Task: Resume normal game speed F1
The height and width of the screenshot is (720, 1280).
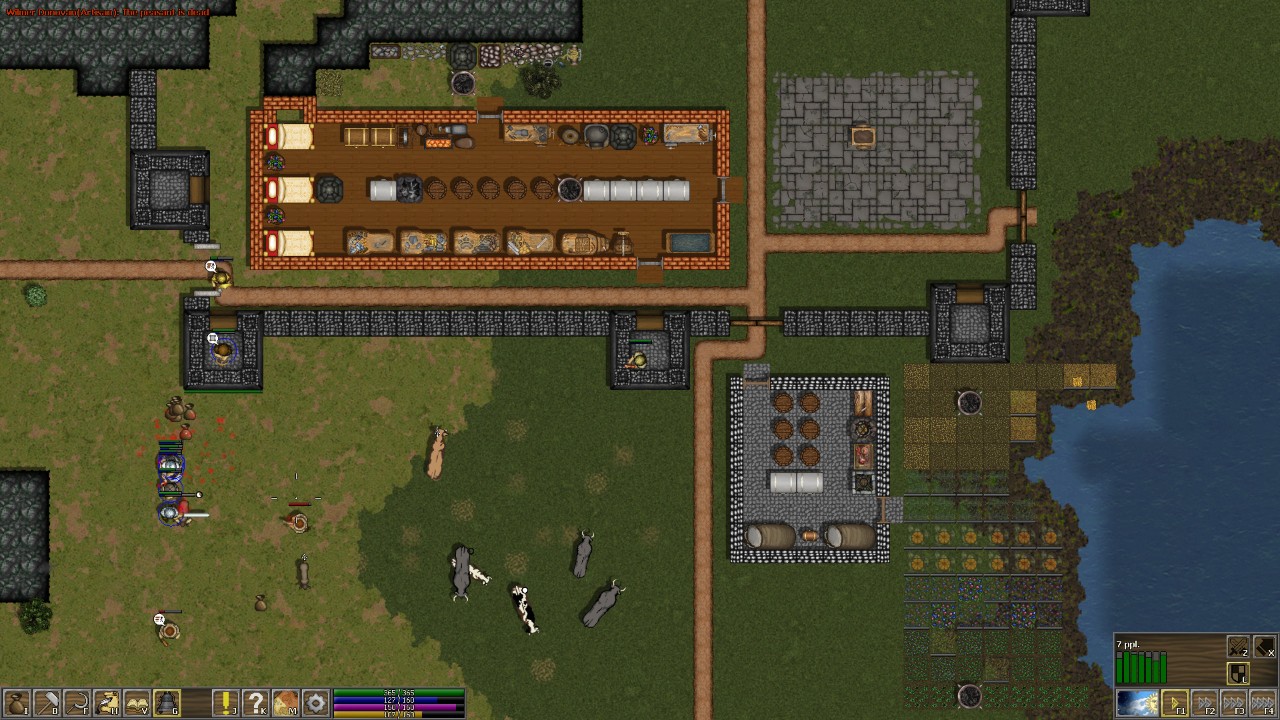Action: click(1175, 702)
